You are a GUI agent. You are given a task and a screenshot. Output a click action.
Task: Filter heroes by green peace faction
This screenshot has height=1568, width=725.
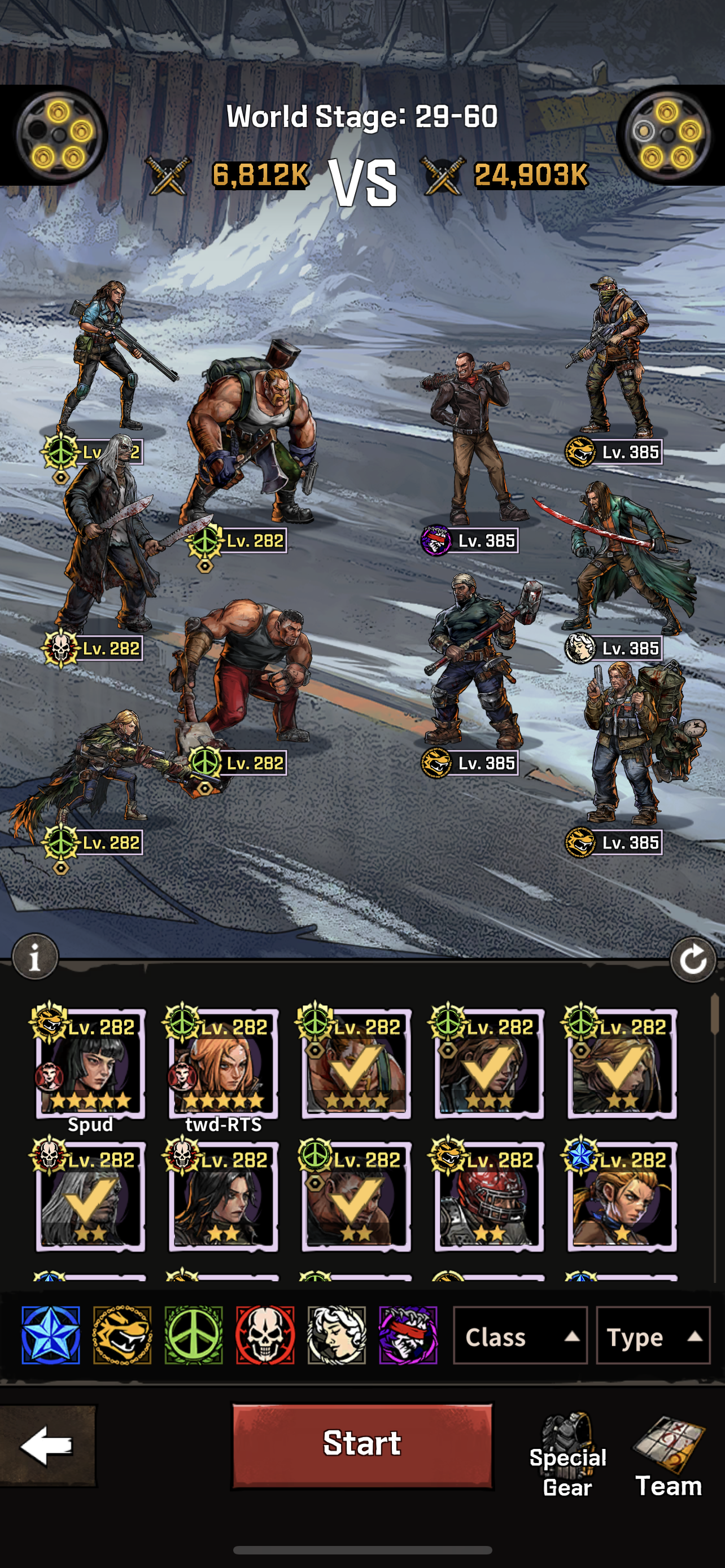[x=194, y=1335]
